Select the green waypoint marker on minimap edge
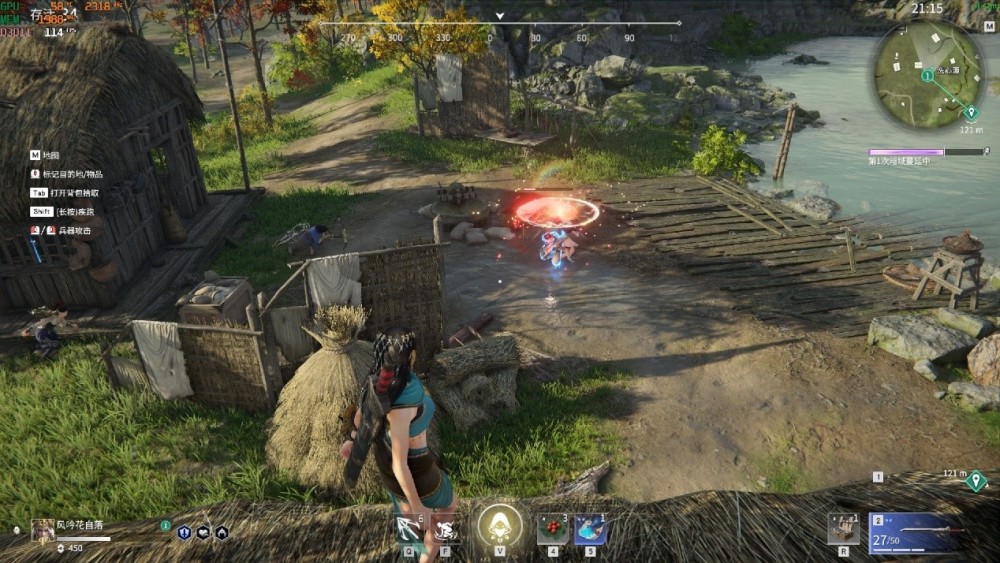 970,112
